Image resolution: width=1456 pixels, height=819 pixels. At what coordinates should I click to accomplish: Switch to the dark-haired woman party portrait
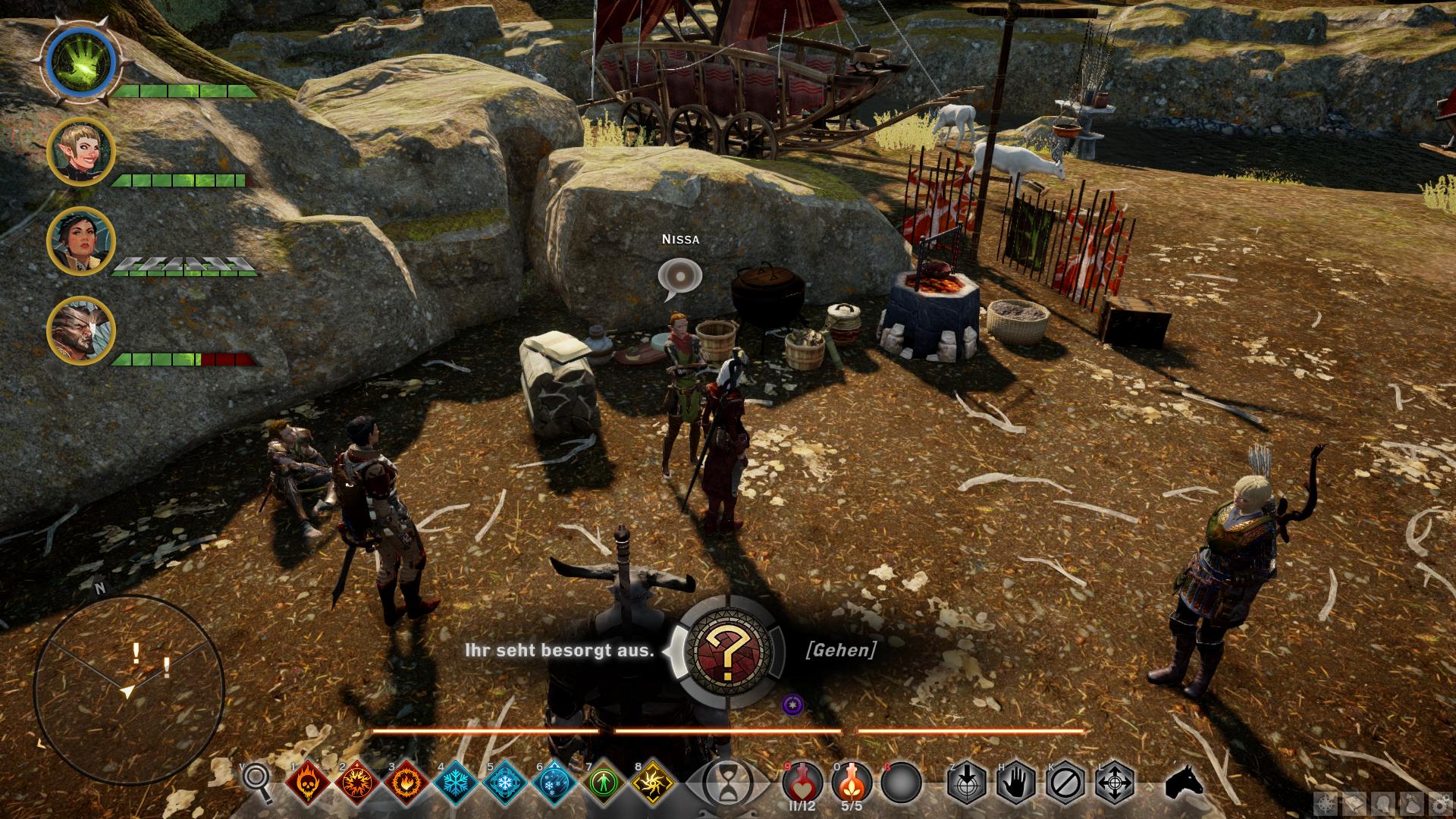tap(81, 241)
